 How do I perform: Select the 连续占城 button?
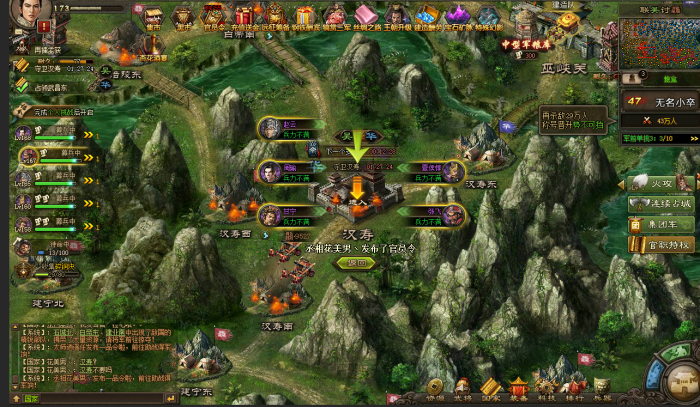click(661, 203)
